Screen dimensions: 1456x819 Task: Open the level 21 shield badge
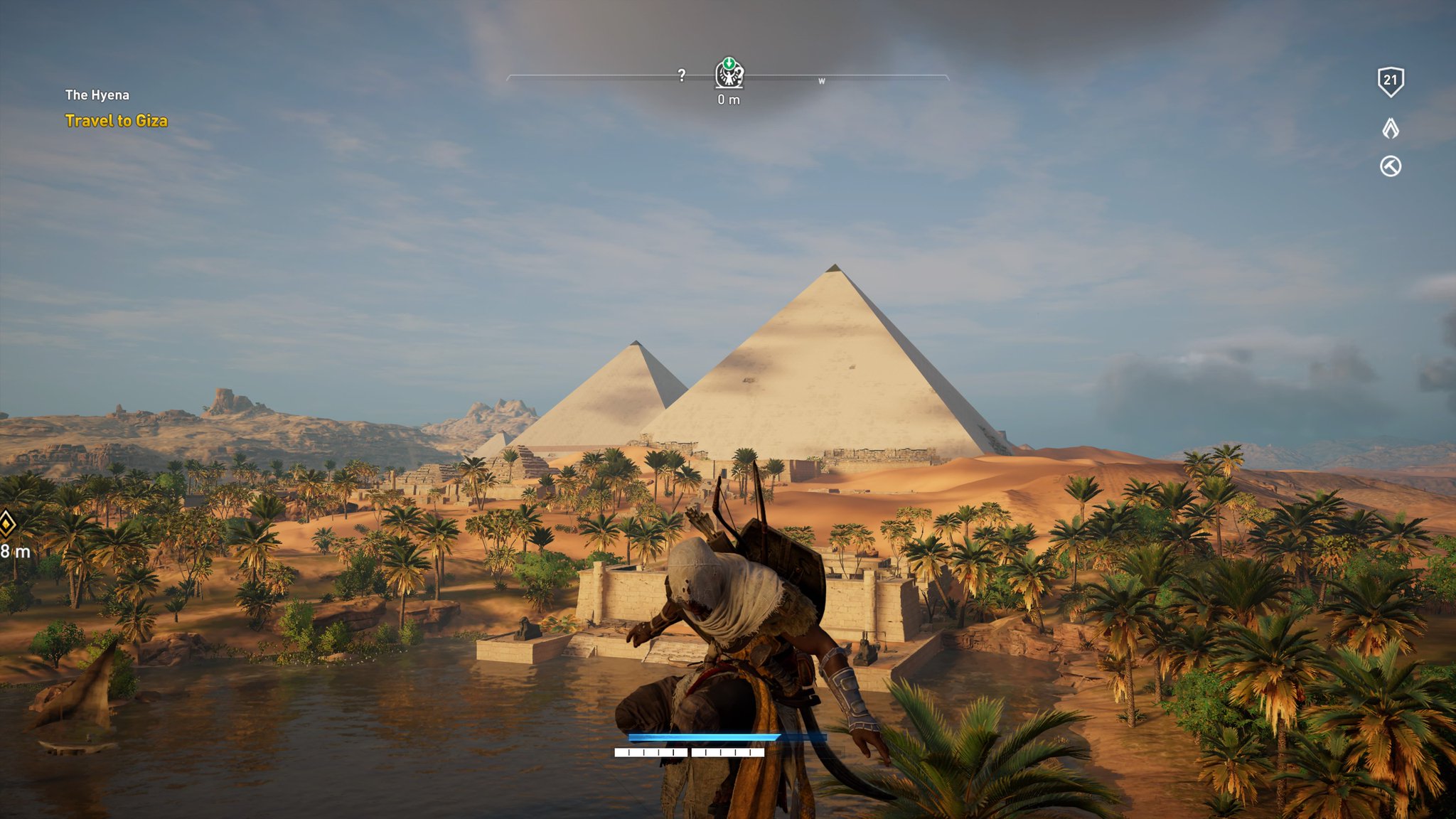[x=1391, y=82]
